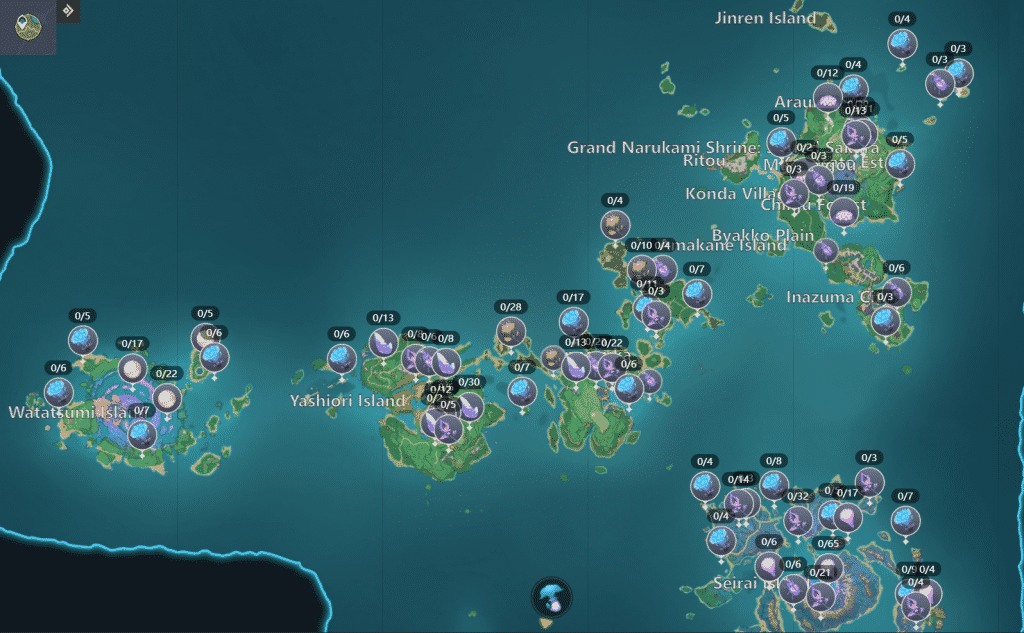Click the small arrow collapse button
Viewport: 1024px width, 633px height.
tap(68, 11)
